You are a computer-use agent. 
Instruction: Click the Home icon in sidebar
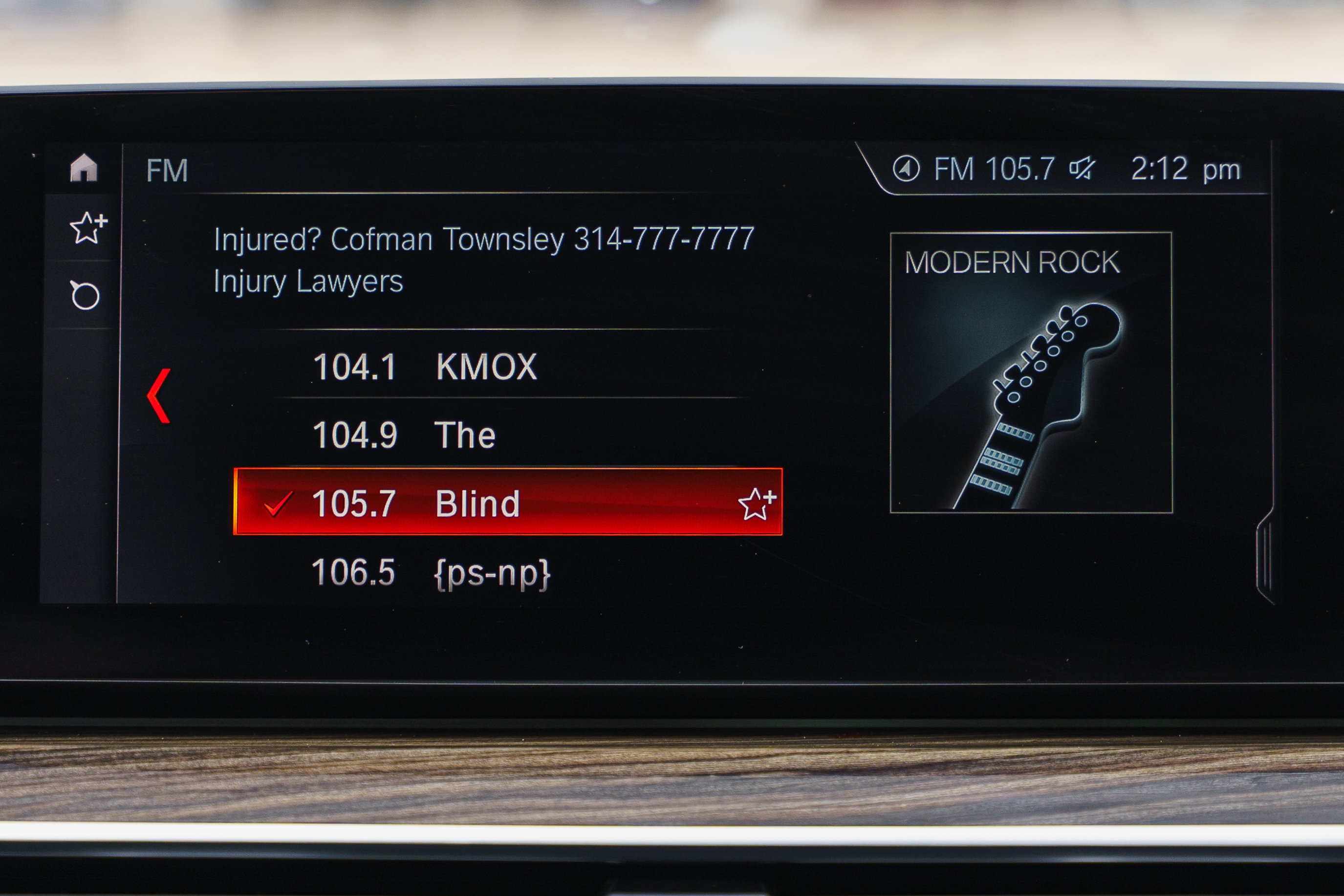tap(85, 169)
